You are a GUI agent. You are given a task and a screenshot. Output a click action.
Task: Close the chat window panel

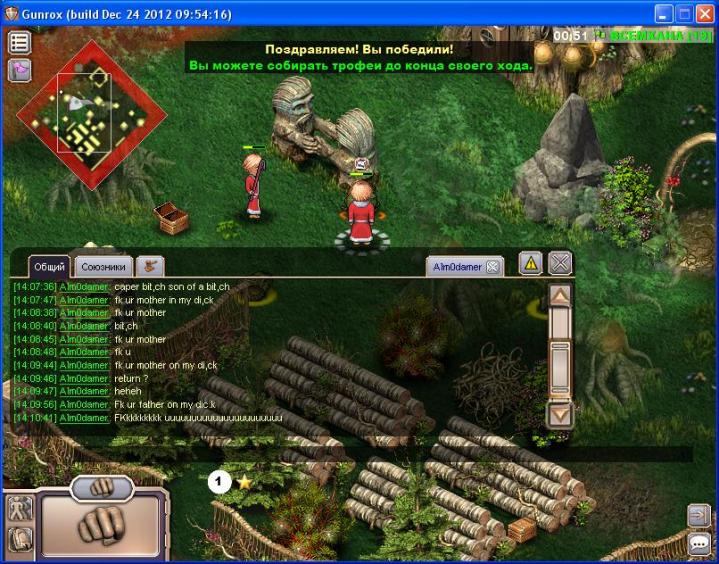(x=560, y=263)
